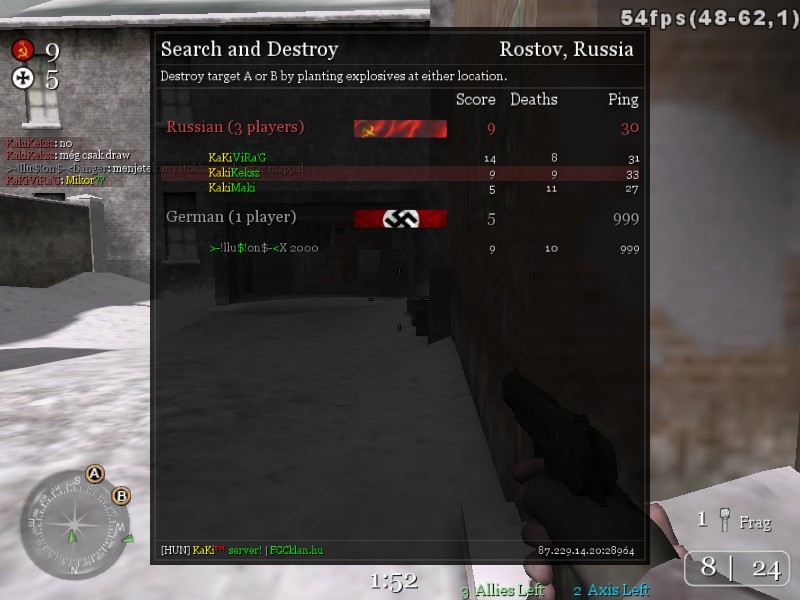The width and height of the screenshot is (800, 600).
Task: Click the highlighted KakiKelsz player row
Action: tap(400, 173)
